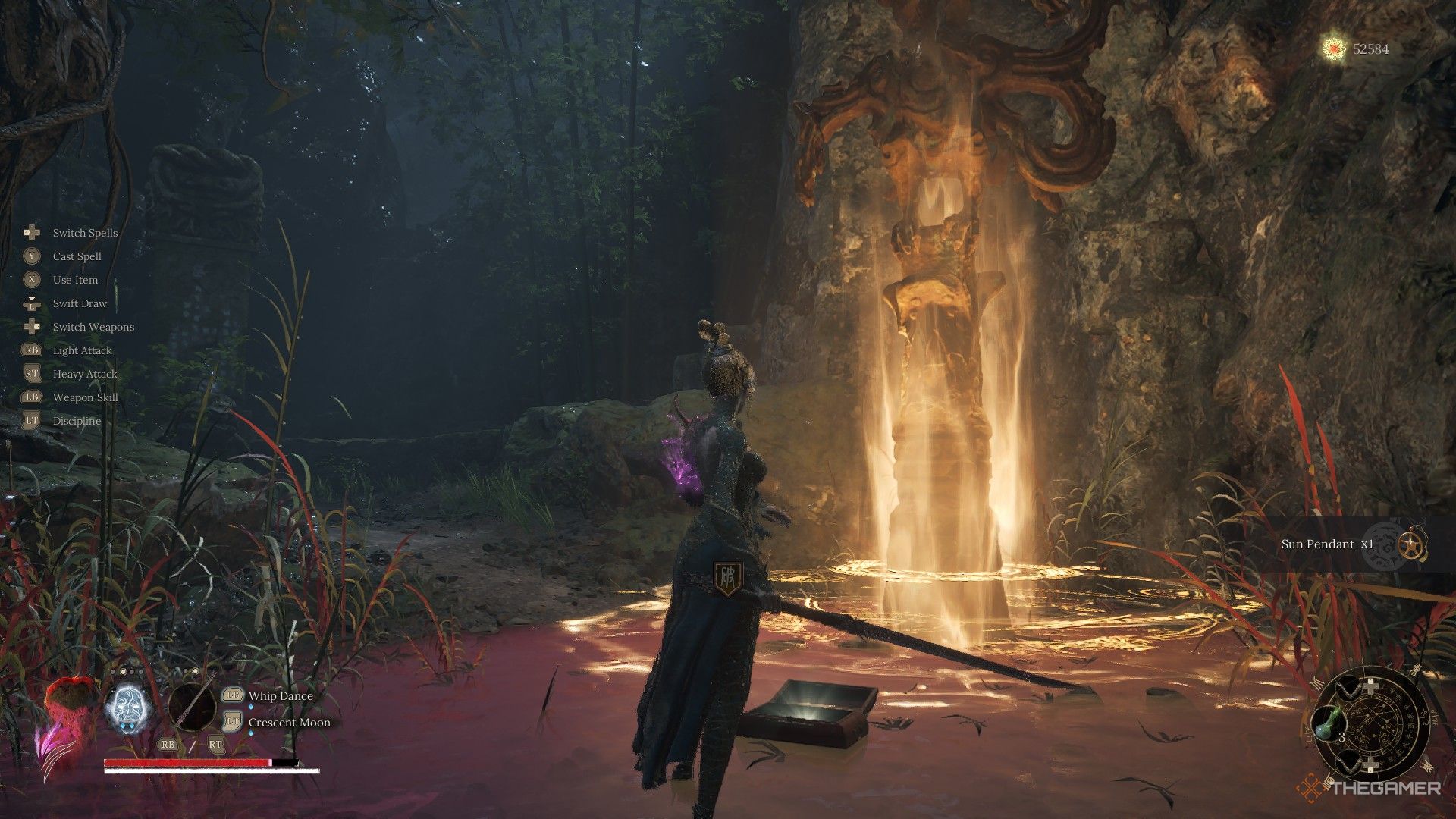Click the Sun Pendant pickup notification
The image size is (1456, 819).
[1326, 544]
